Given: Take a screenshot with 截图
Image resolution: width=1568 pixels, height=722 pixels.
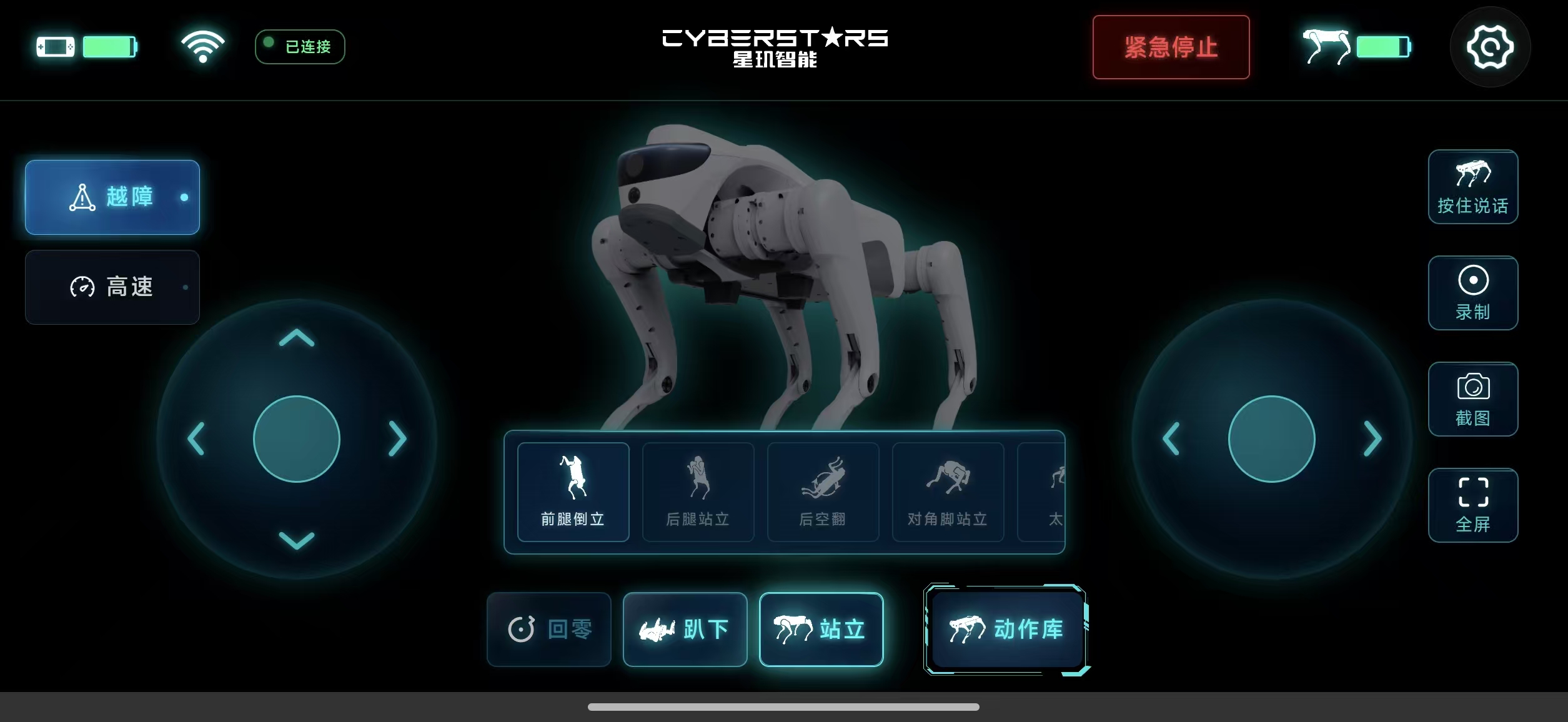Looking at the screenshot, I should (x=1473, y=399).
